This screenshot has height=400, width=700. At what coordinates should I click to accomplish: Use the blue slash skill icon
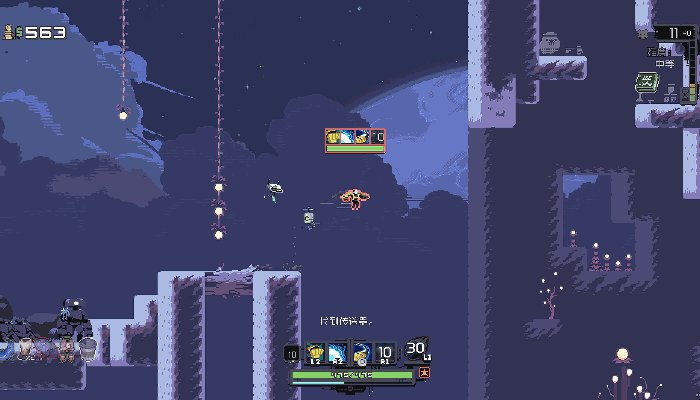[337, 353]
